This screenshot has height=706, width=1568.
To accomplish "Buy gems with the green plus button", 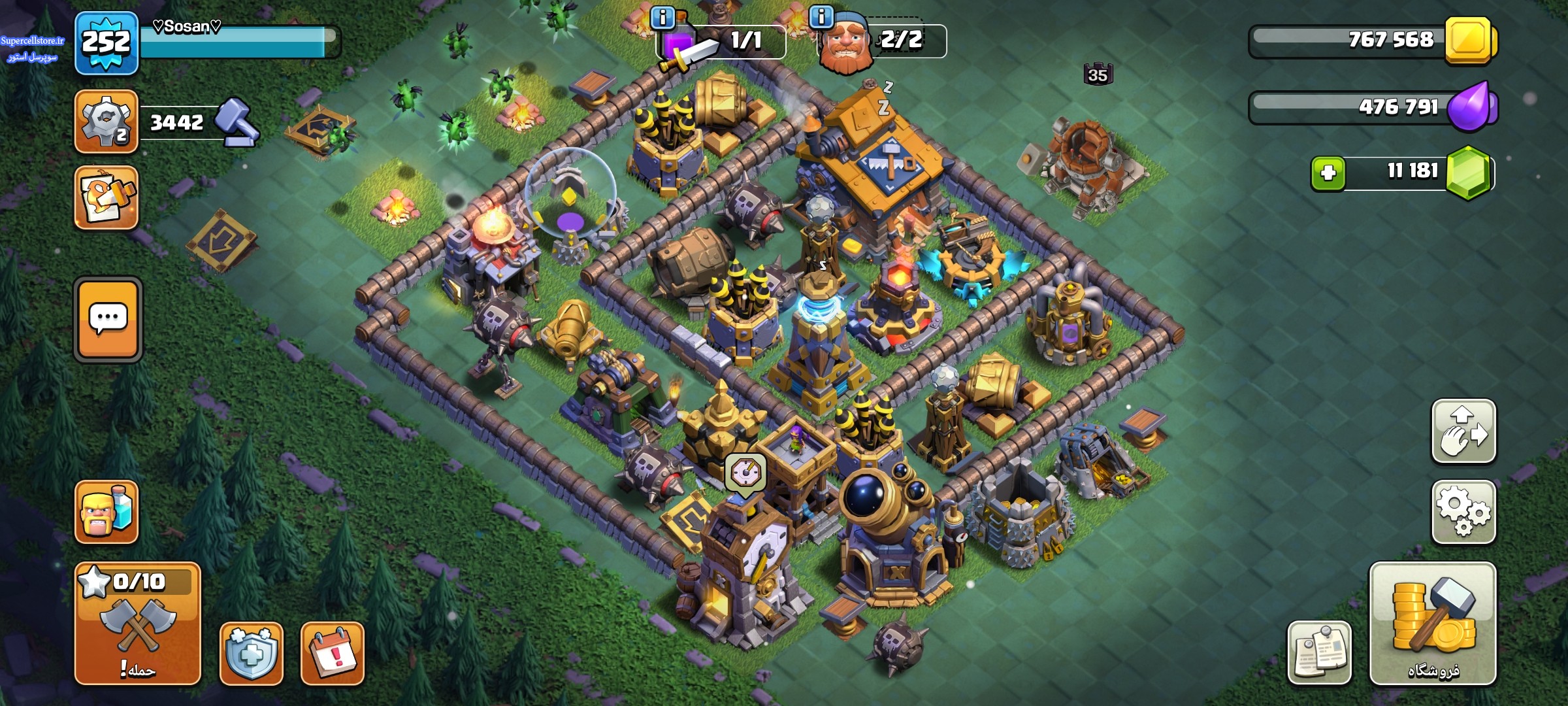I will pyautogui.click(x=1328, y=173).
